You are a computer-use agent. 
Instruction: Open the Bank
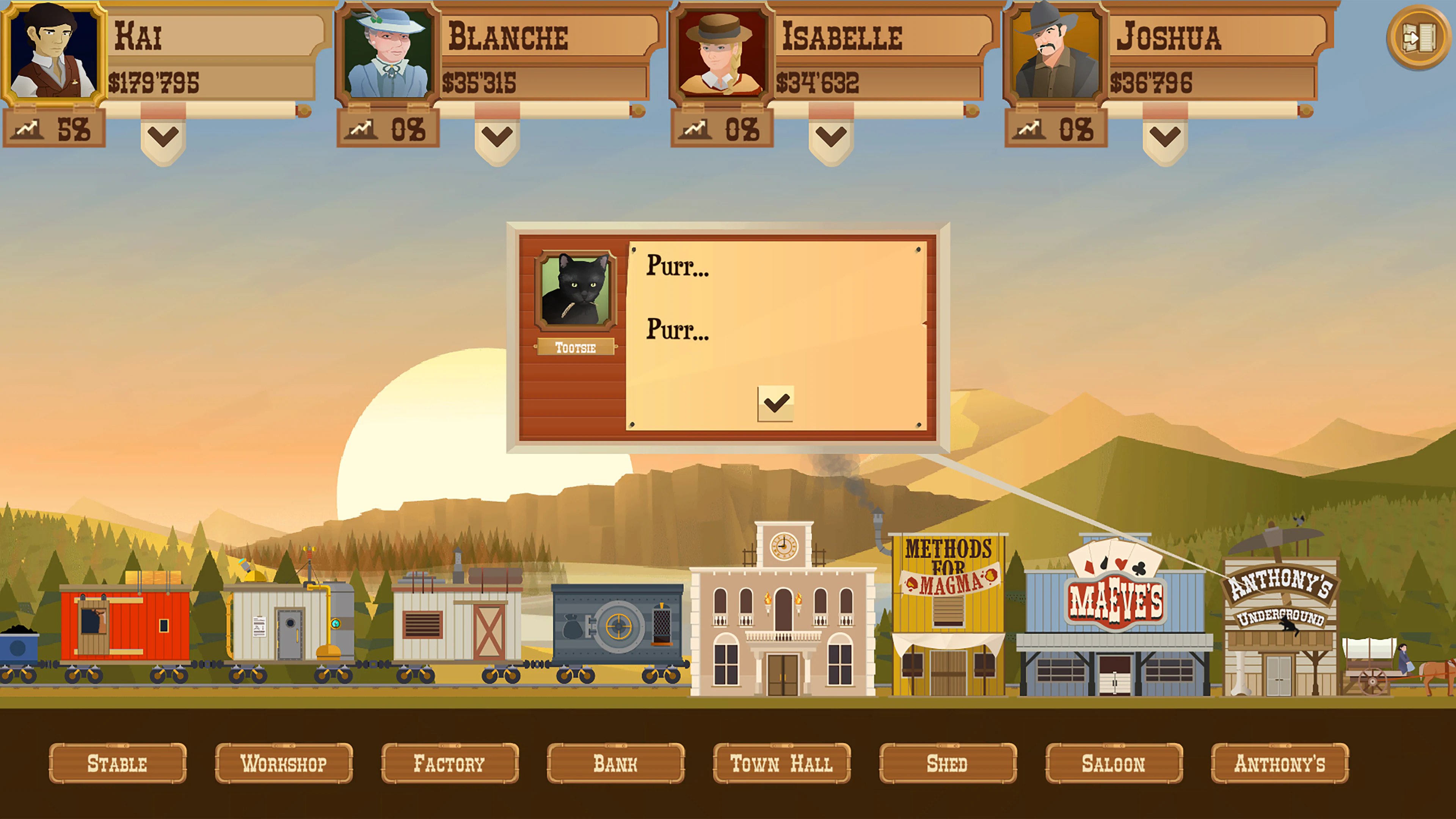pos(615,764)
